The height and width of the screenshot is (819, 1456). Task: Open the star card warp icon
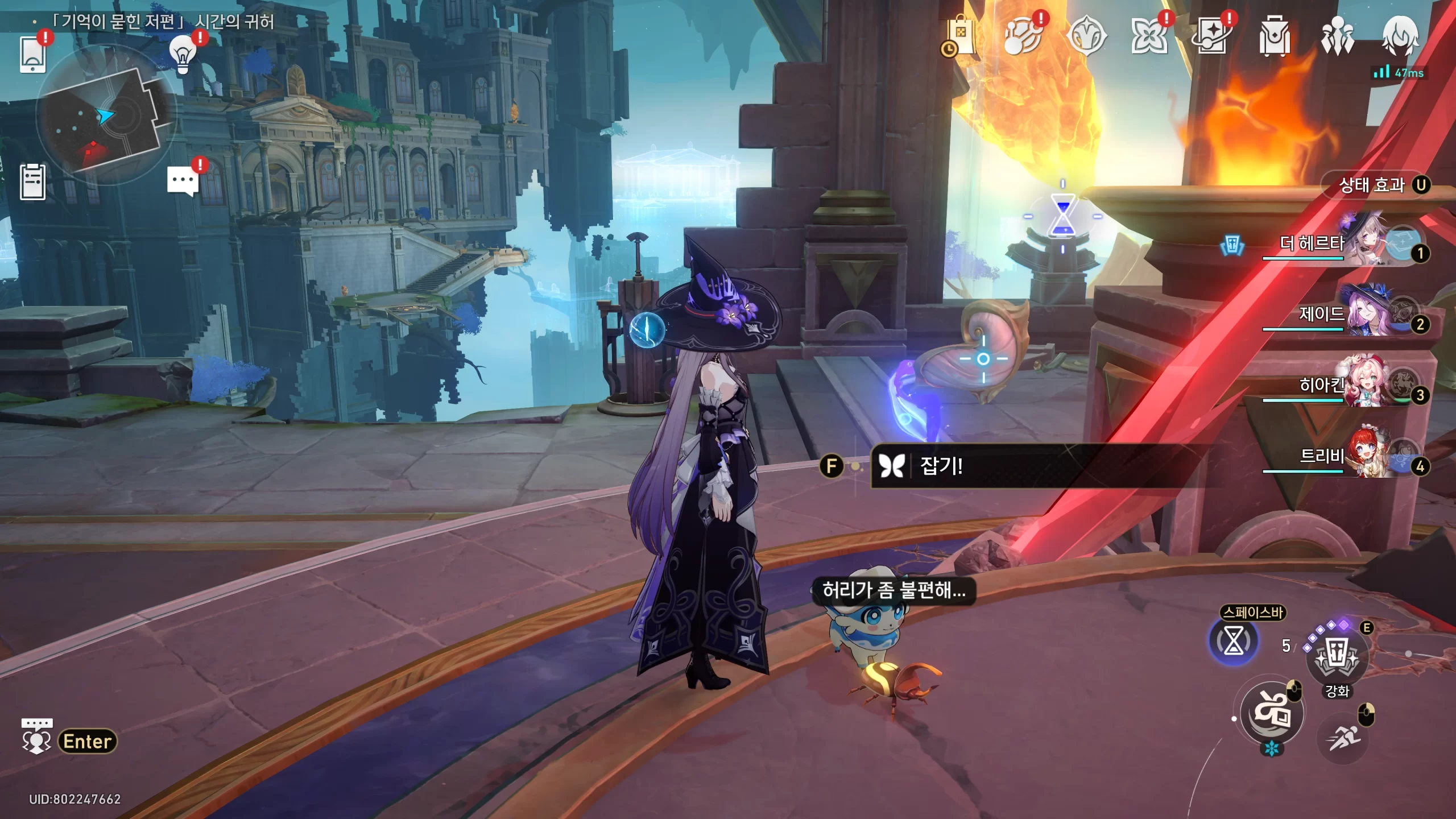[x=1212, y=36]
